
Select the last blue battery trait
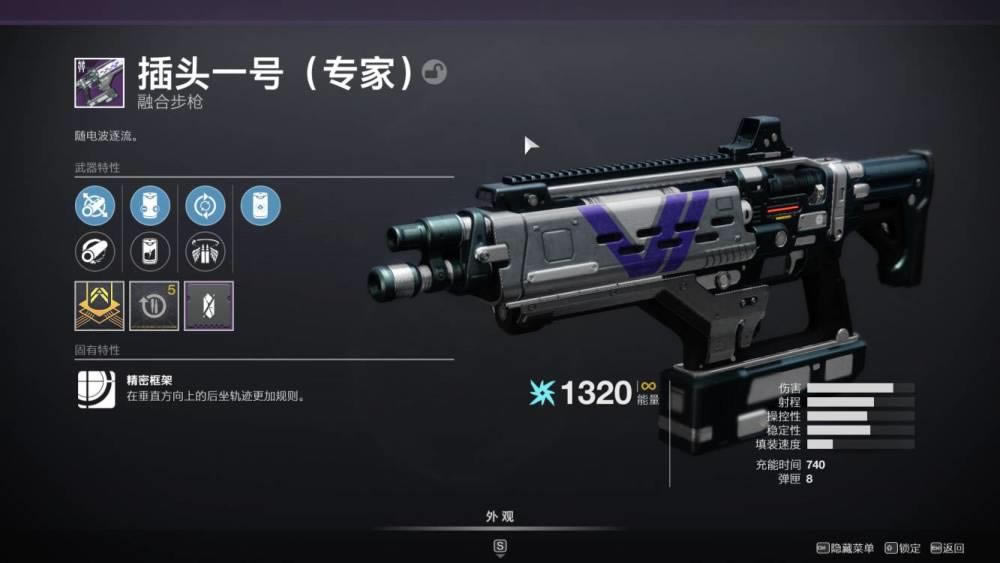click(260, 206)
